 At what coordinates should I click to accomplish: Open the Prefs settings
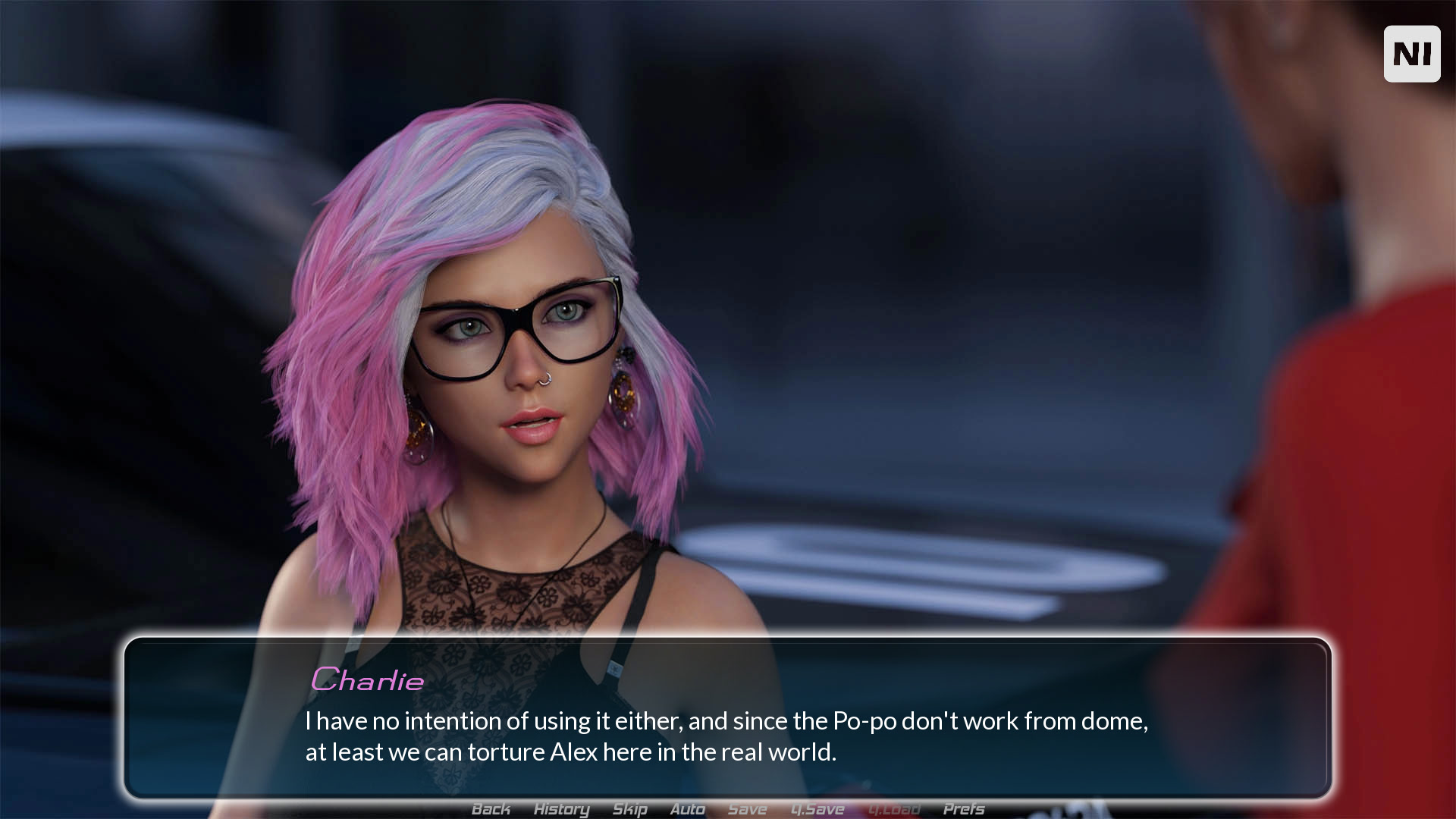click(964, 809)
